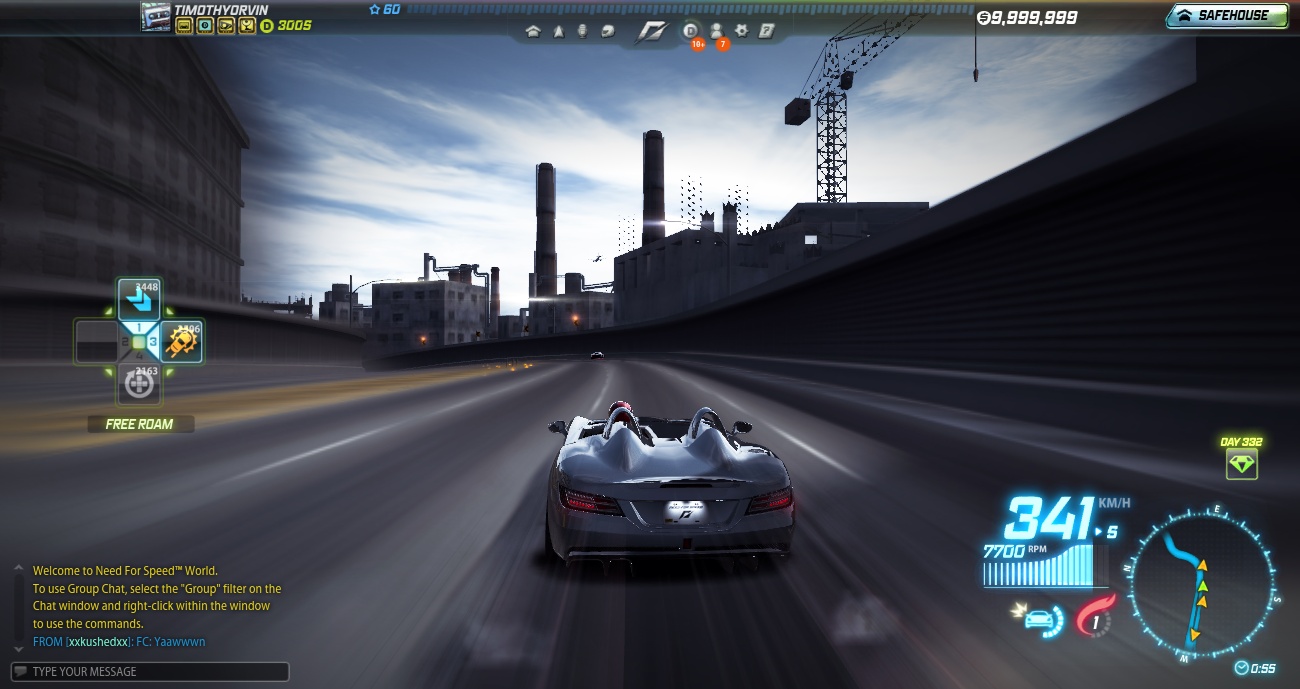The width and height of the screenshot is (1300, 689).
Task: Open the question mark help icon
Action: click(766, 32)
